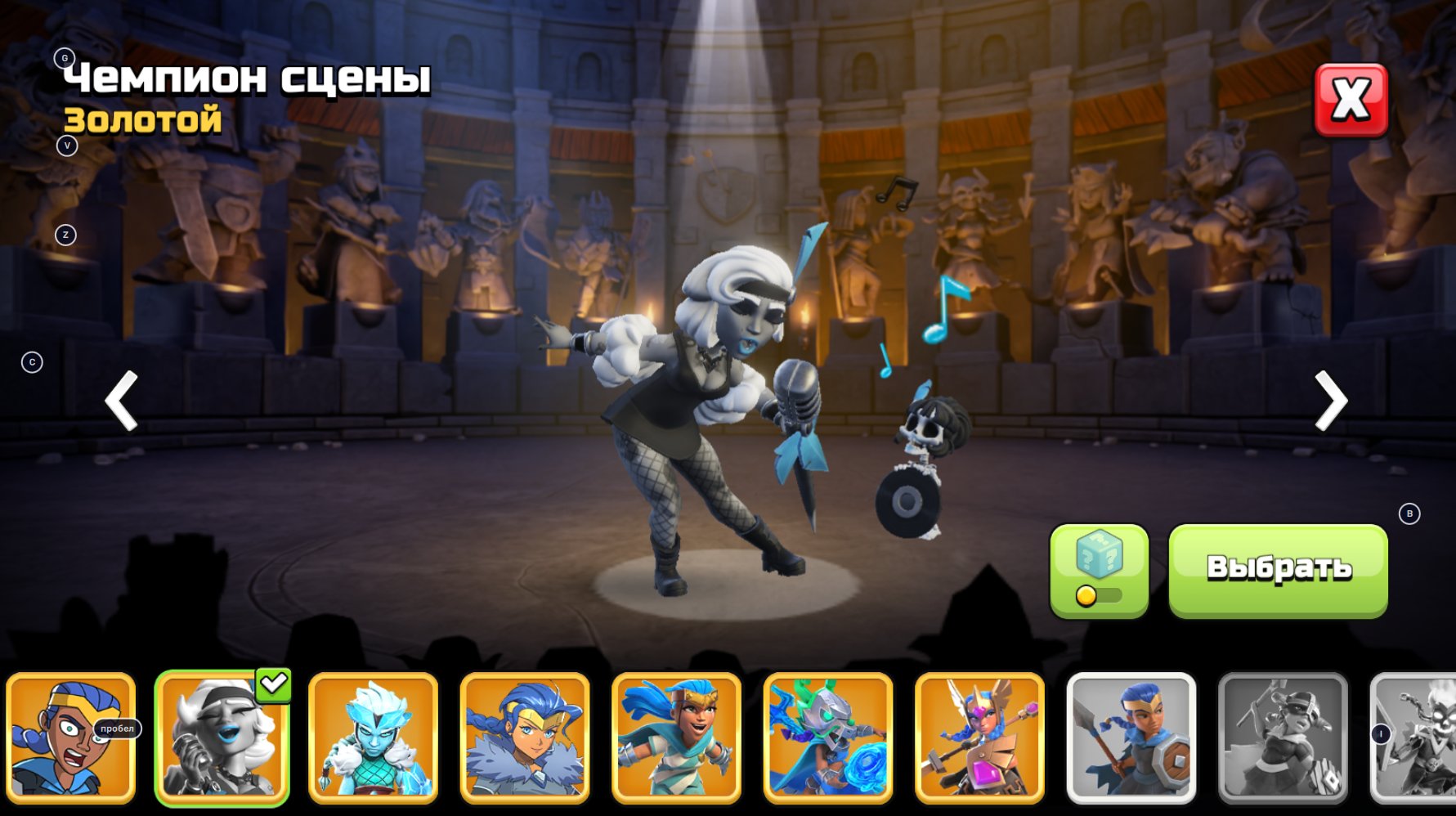Close the Чемпион сцены preview with the X

point(1353,98)
